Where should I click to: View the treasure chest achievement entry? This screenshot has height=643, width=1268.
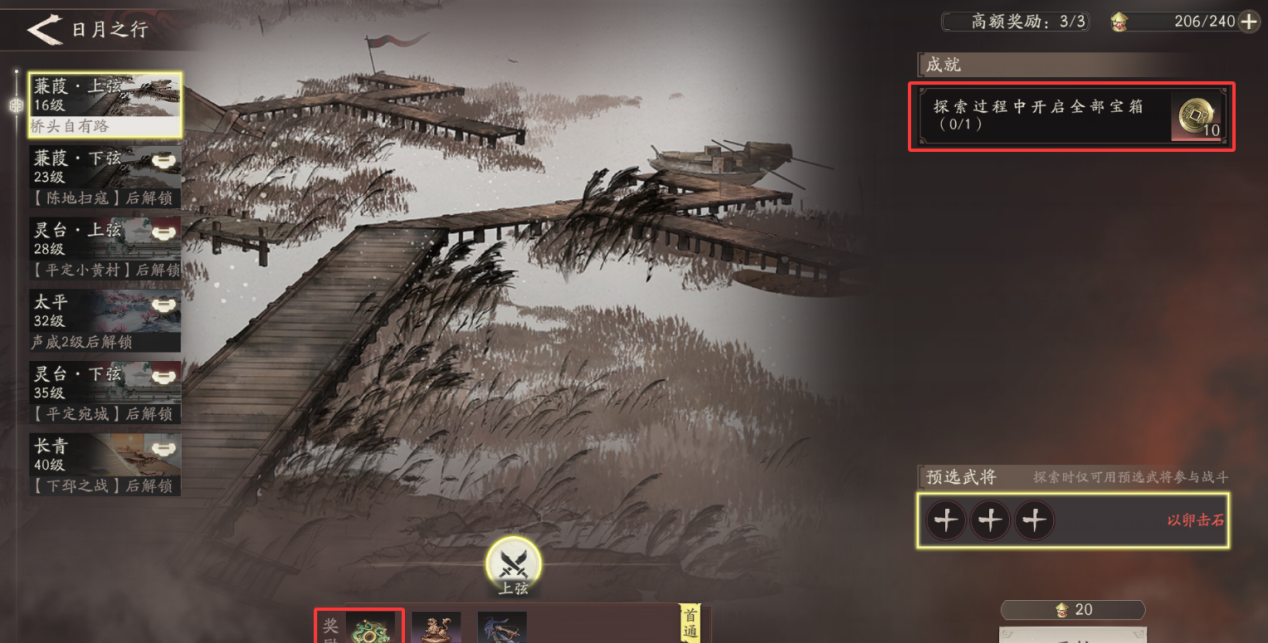point(1071,117)
